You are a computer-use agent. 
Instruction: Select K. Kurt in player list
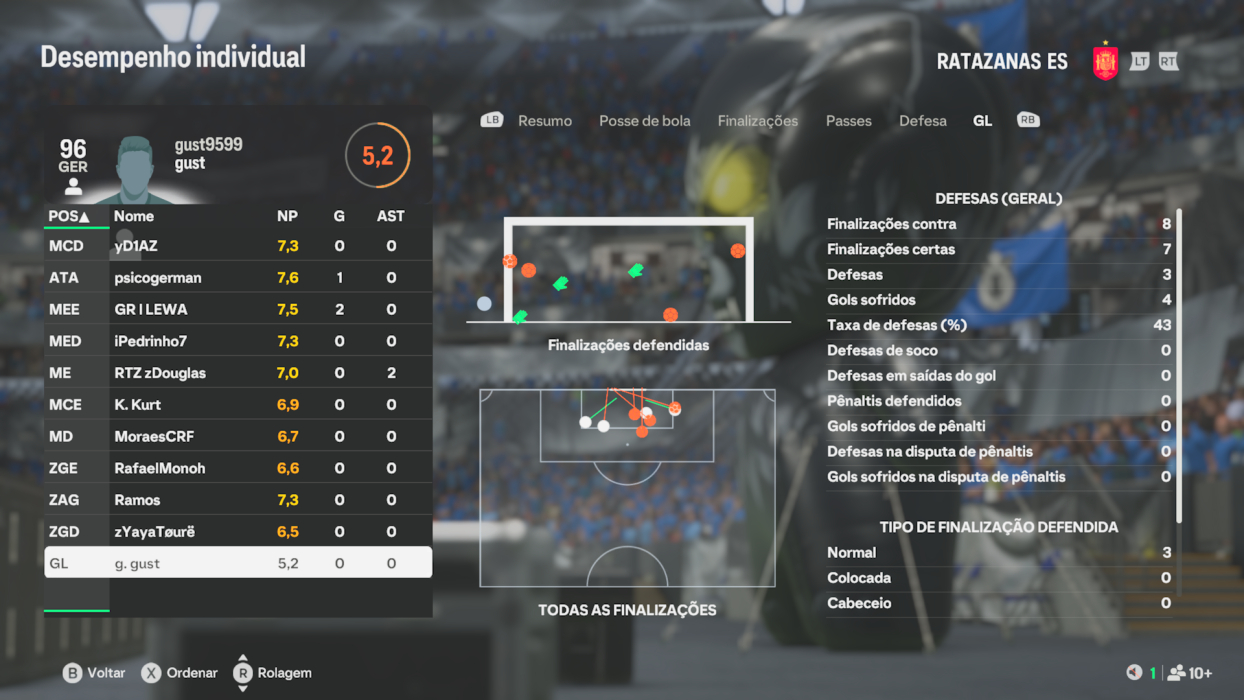coord(238,405)
